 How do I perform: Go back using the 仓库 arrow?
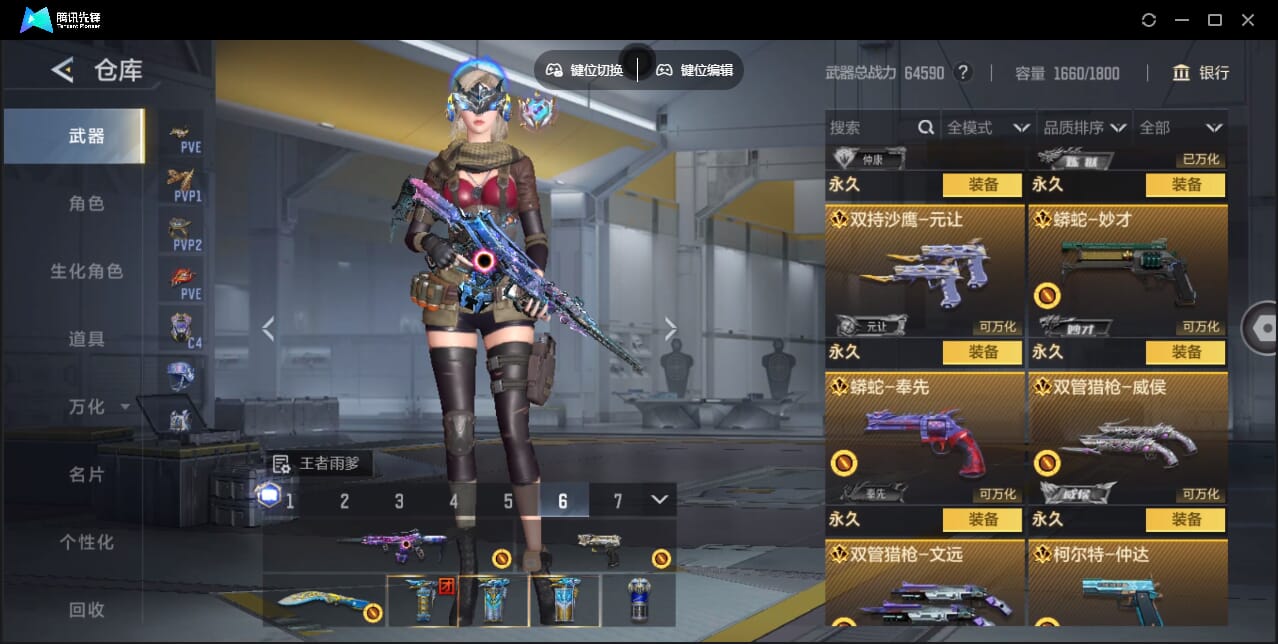63,70
